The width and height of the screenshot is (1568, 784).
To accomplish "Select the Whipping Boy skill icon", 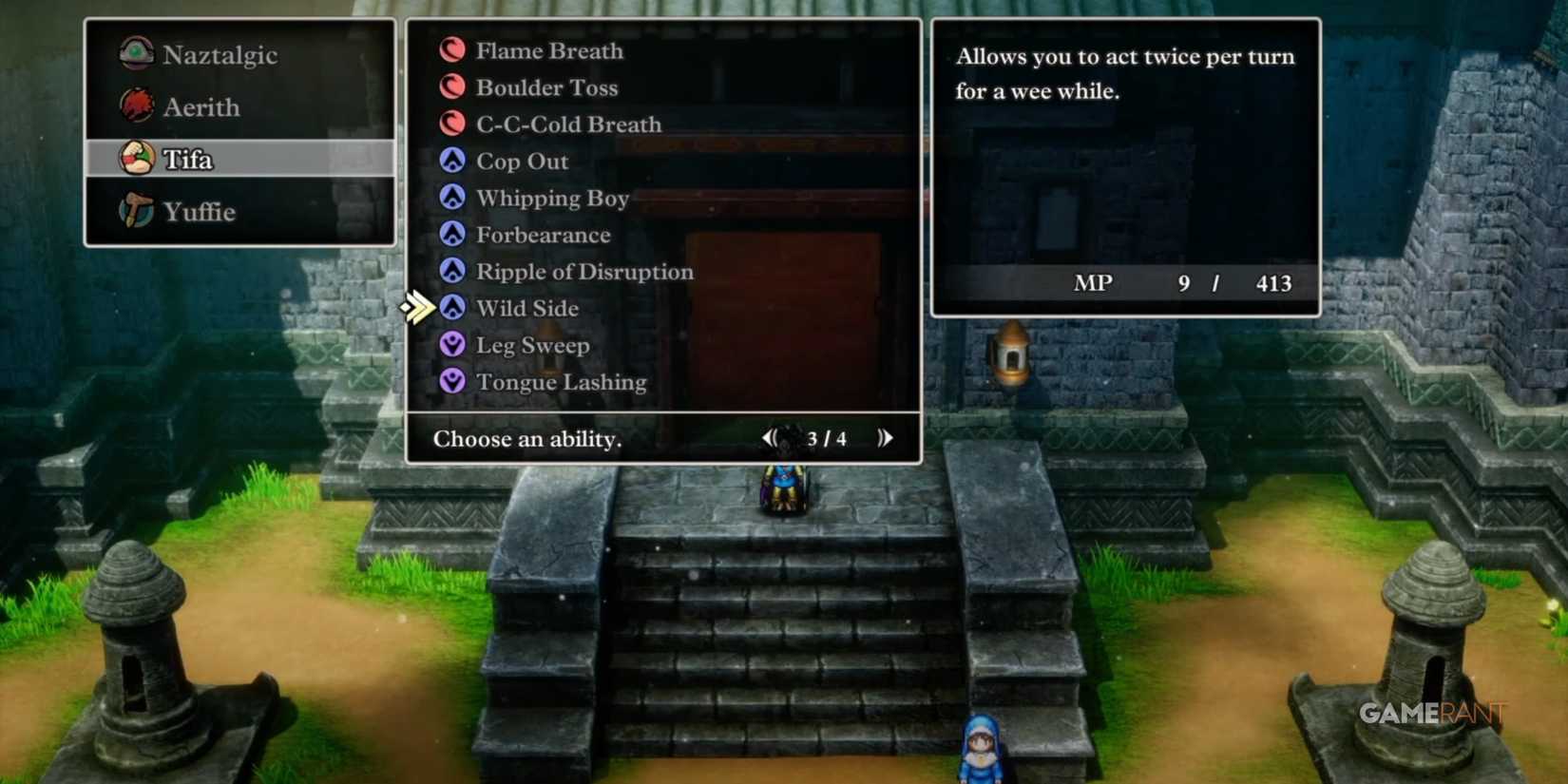I will 453,198.
